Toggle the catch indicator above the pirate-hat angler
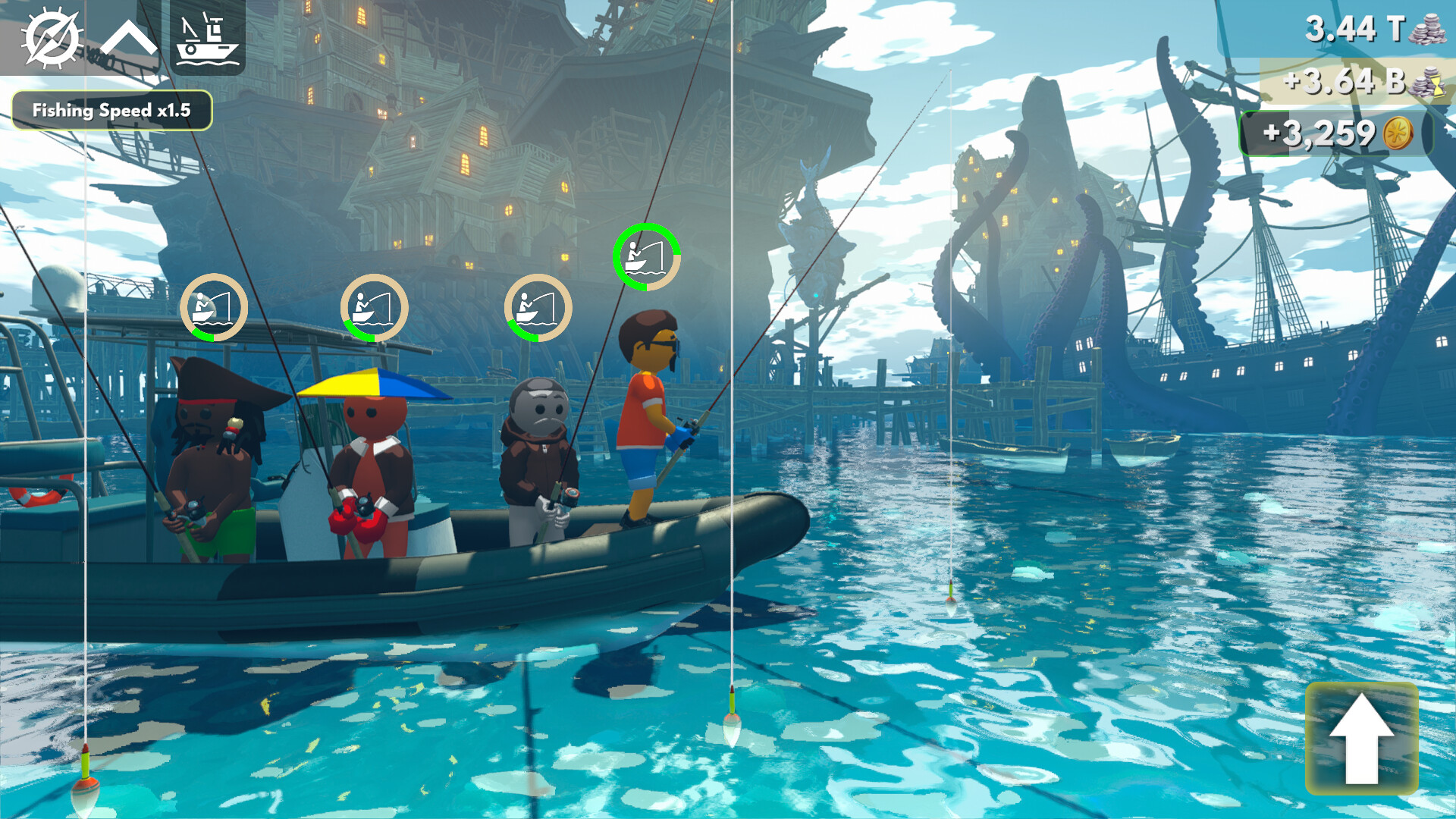 (x=215, y=306)
